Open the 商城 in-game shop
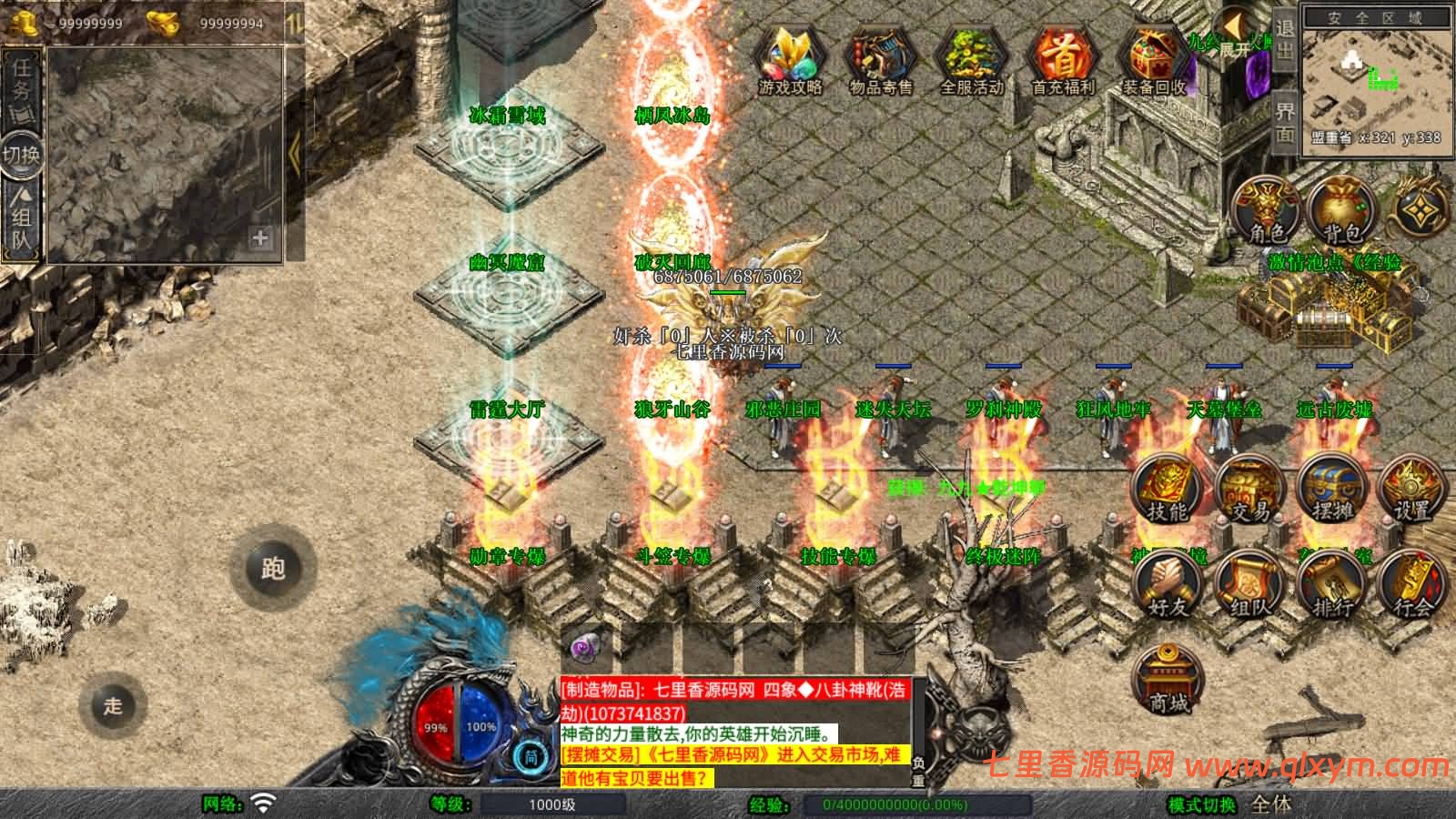Image resolution: width=1456 pixels, height=819 pixels. tap(1169, 678)
